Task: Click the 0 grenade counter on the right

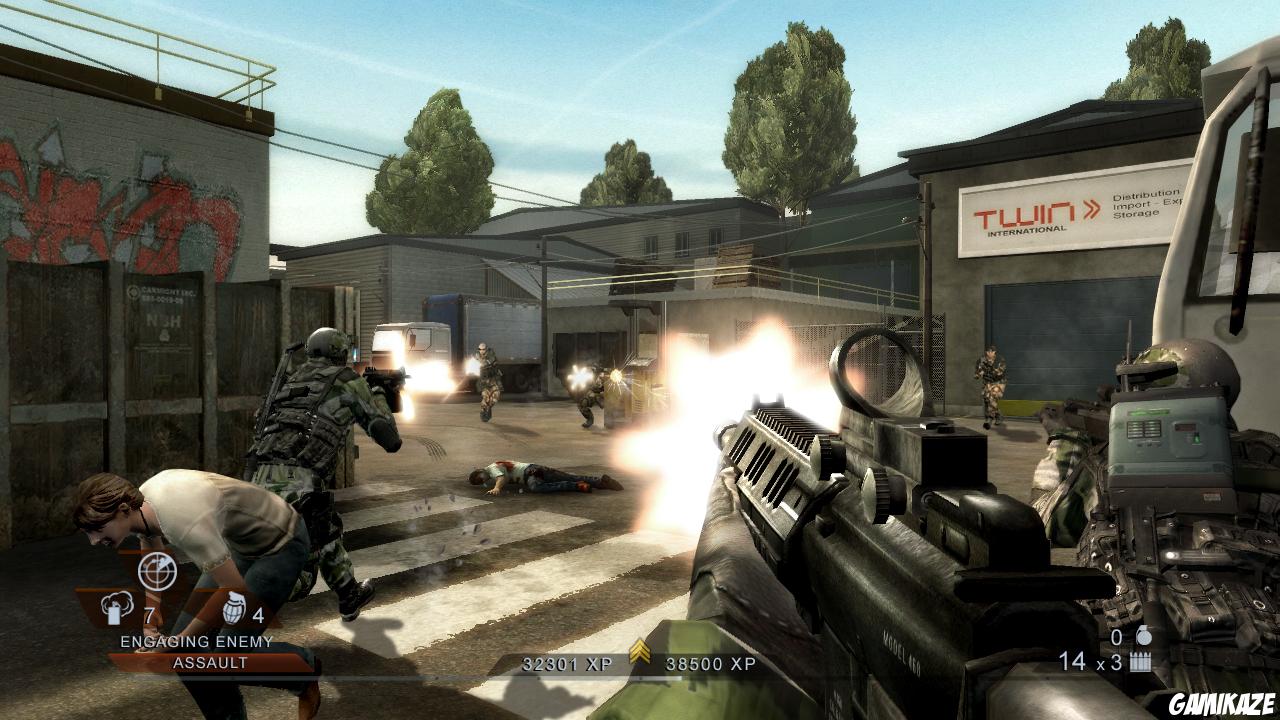Action: click(x=1116, y=637)
